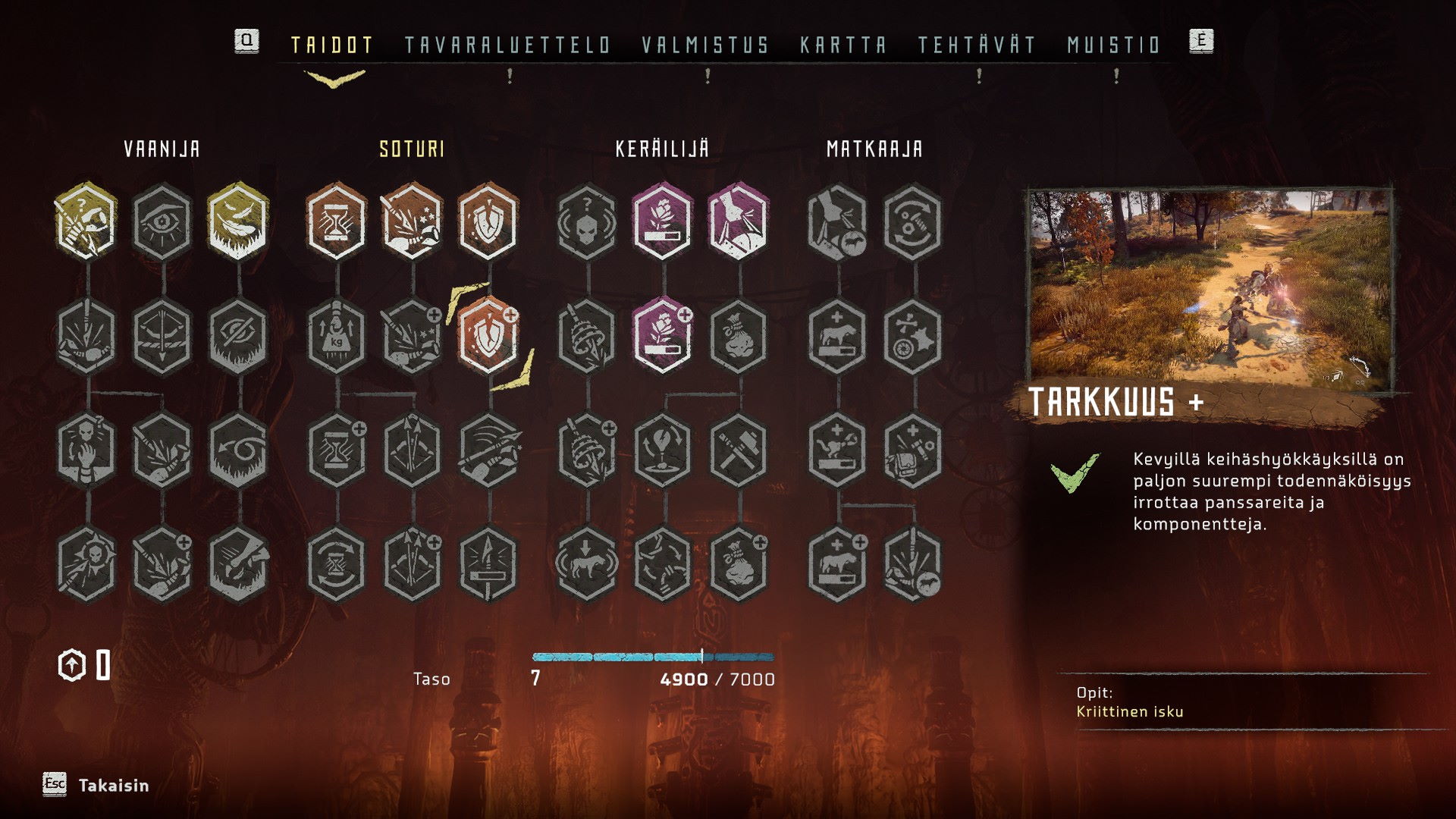The height and width of the screenshot is (819, 1456).
Task: Select the loot pouch skill icon
Action: 738,335
